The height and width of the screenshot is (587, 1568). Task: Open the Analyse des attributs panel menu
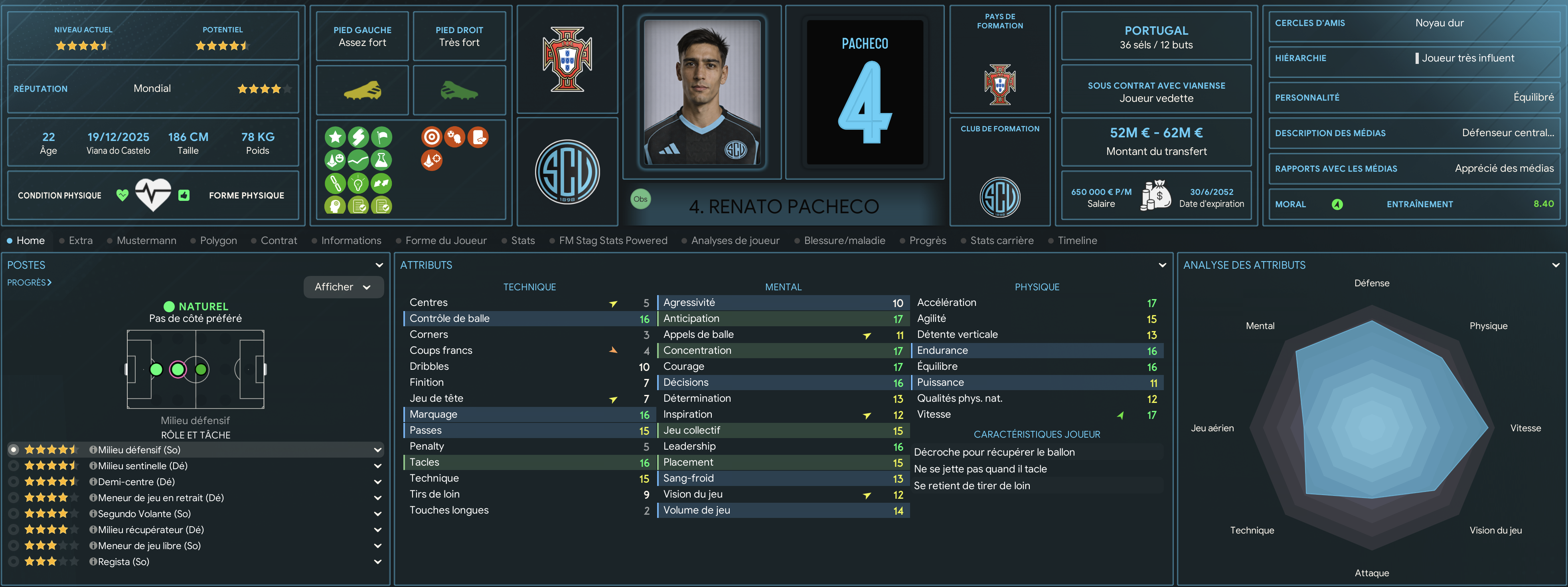pyautogui.click(x=1555, y=265)
